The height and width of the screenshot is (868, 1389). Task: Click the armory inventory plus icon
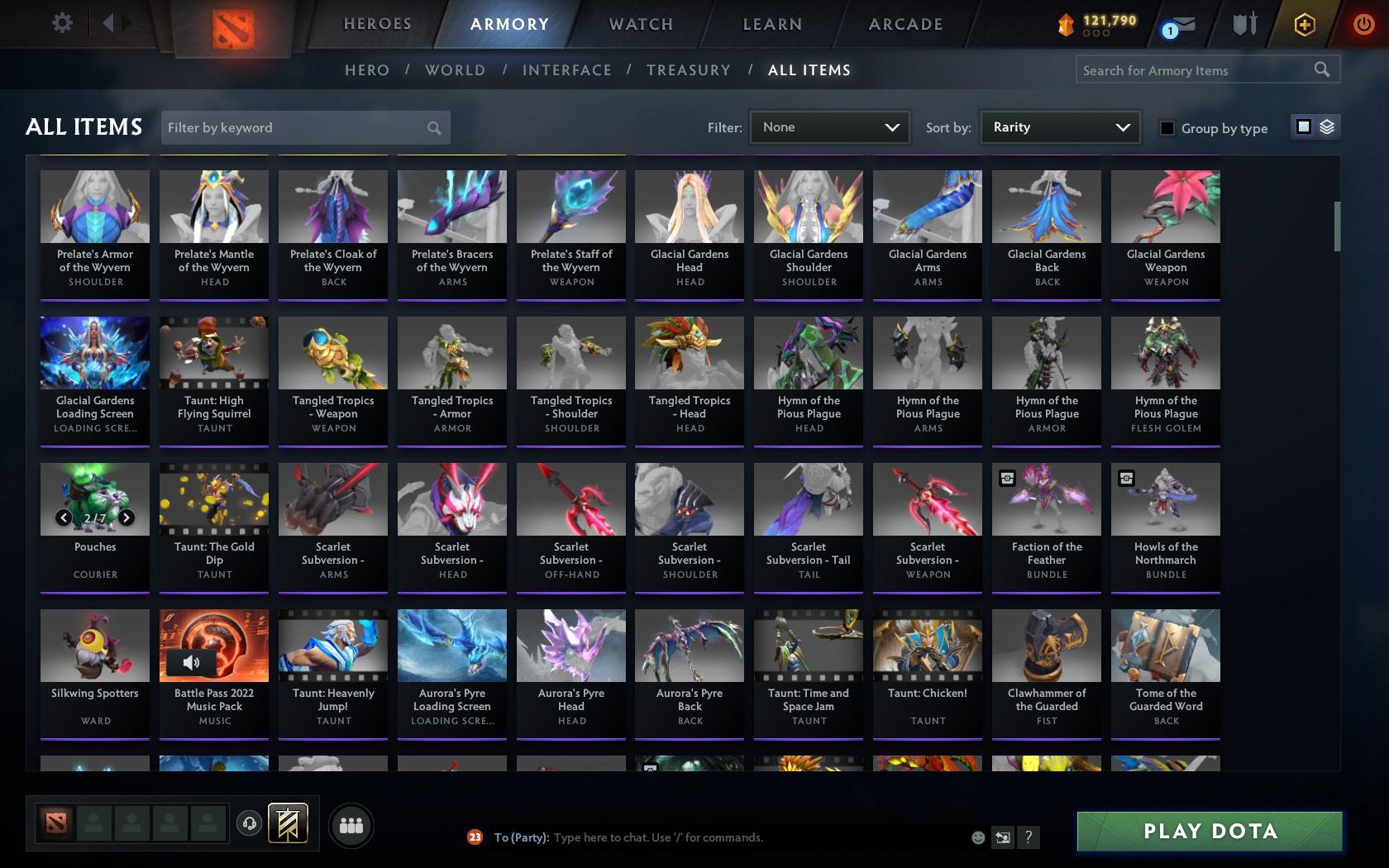(1305, 25)
